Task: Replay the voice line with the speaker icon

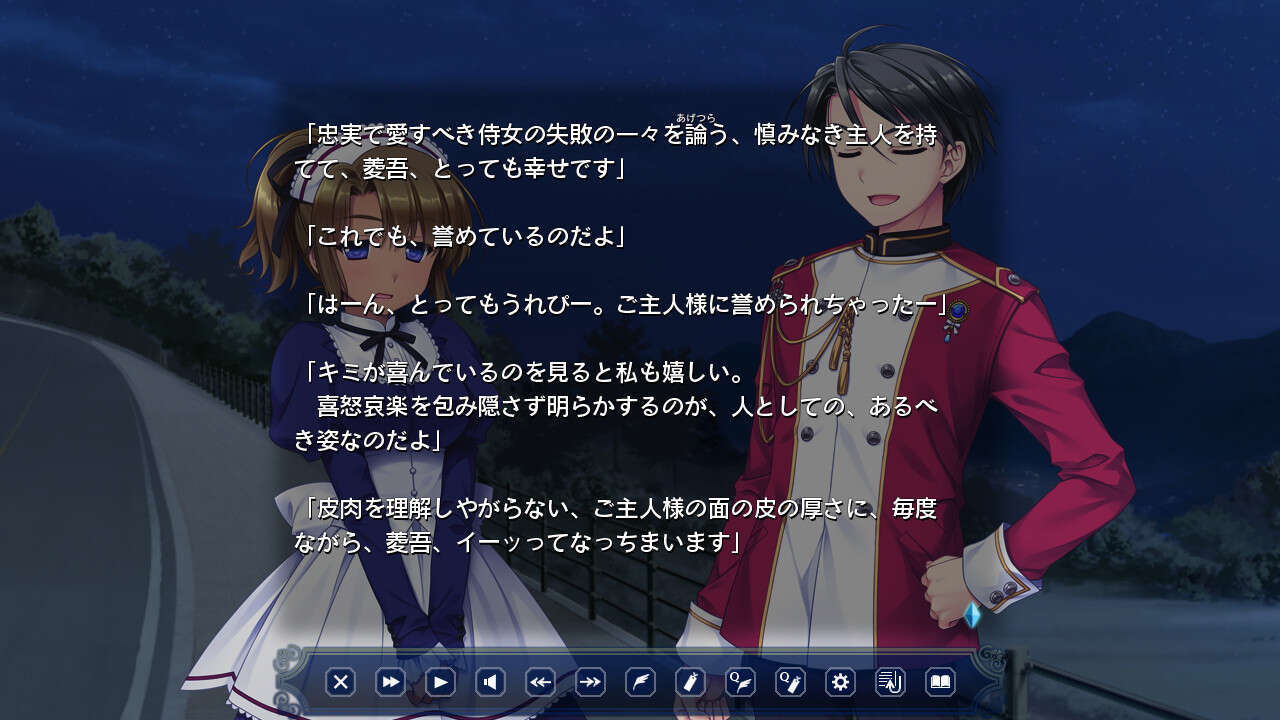Action: 492,682
